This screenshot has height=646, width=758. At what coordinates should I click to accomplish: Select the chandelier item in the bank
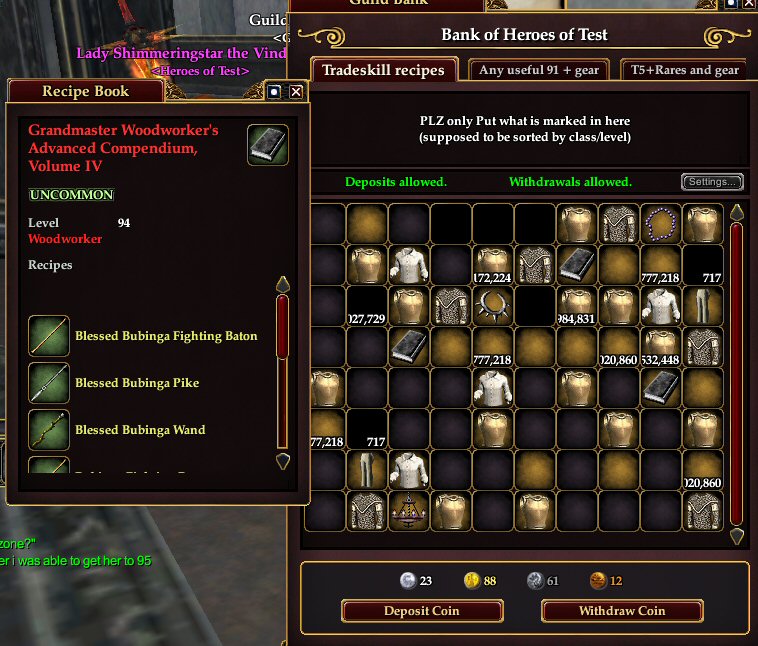[408, 510]
